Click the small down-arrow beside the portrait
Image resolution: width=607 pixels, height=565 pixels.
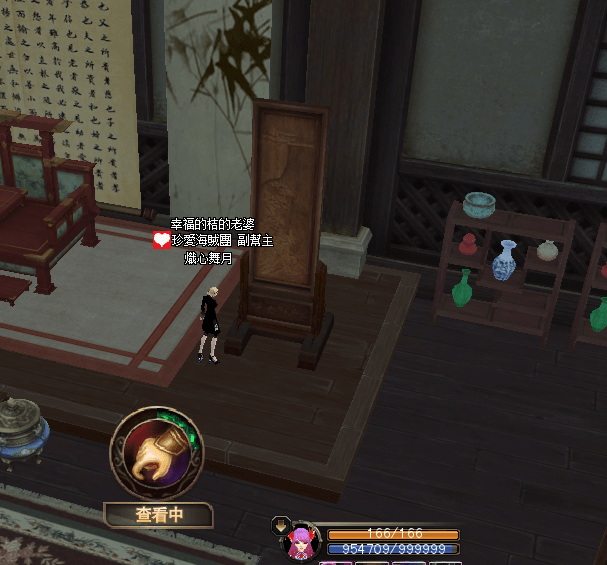280,526
